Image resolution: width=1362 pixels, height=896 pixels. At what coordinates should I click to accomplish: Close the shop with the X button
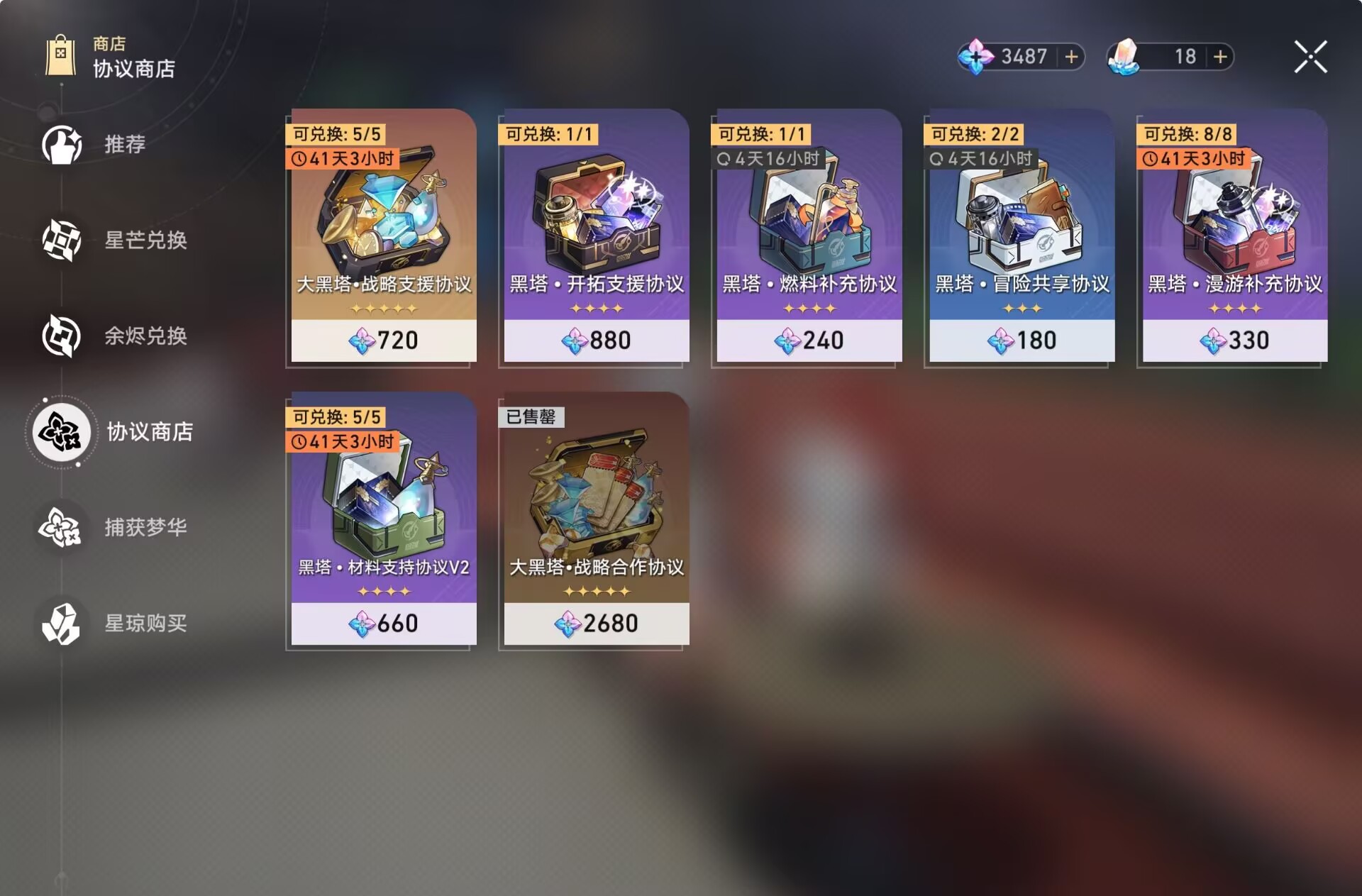1311,57
